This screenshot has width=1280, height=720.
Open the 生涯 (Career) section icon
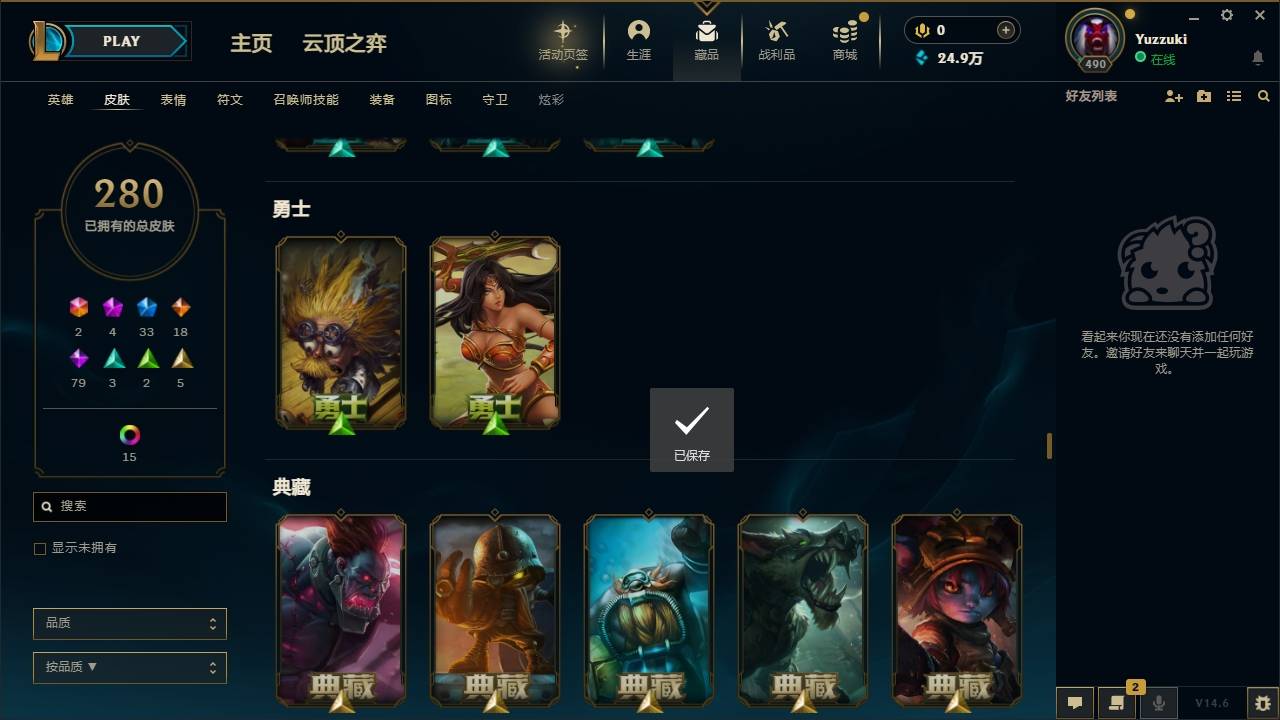coord(639,35)
